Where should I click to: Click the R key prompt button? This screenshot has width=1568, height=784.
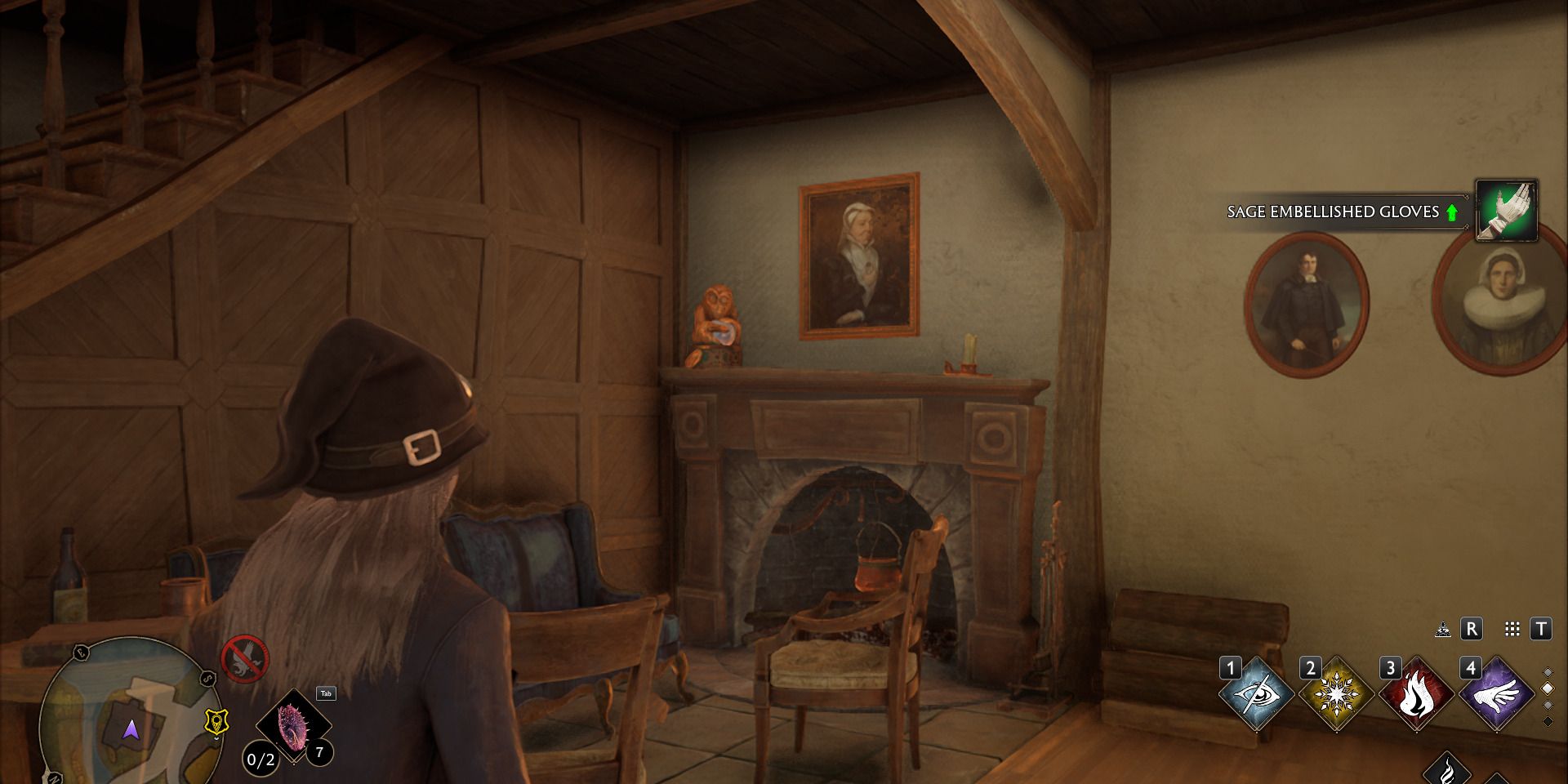coord(1471,629)
